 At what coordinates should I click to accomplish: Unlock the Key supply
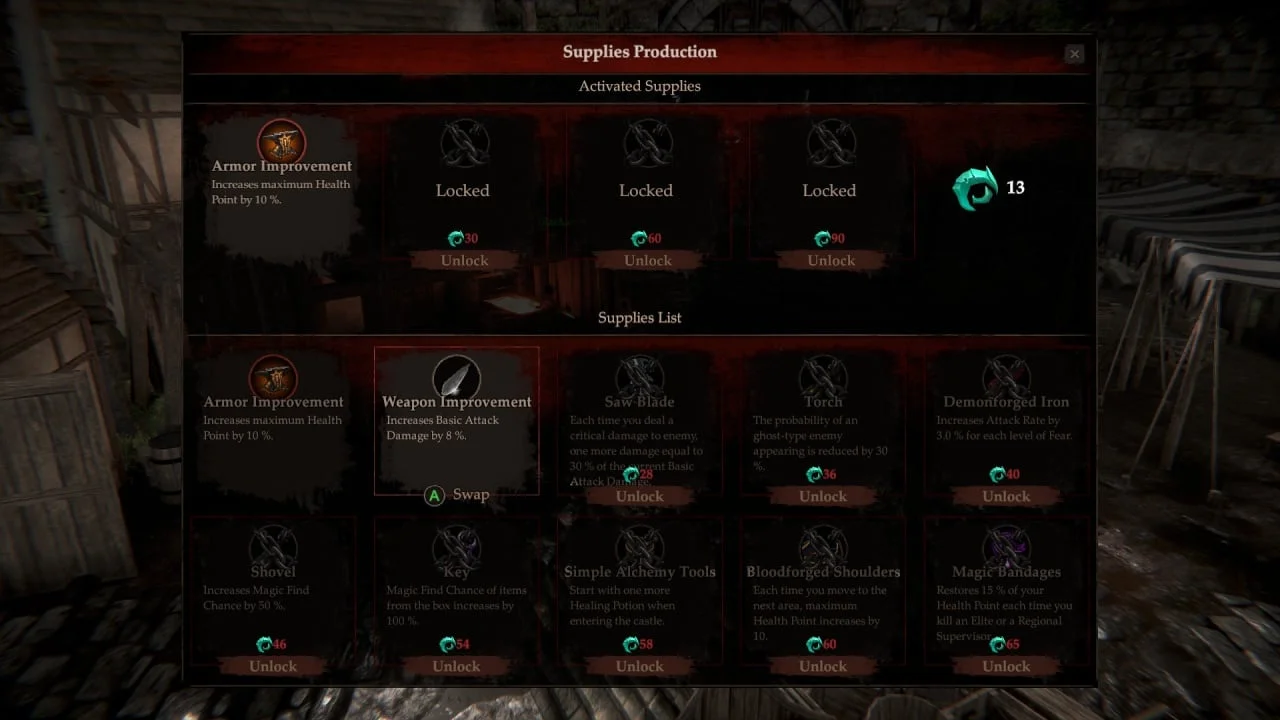pyautogui.click(x=456, y=666)
